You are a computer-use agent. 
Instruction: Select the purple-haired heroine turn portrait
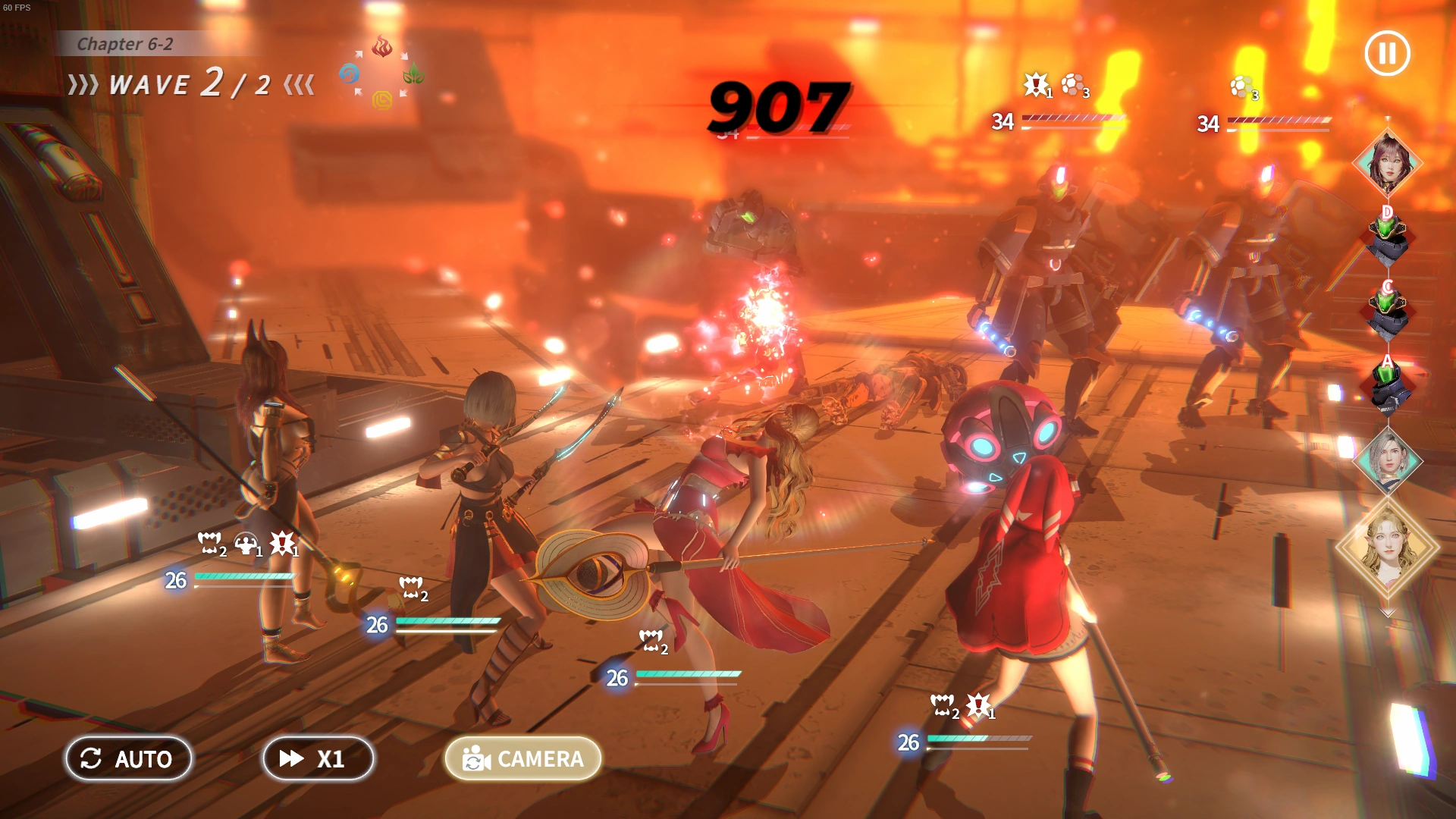click(x=1388, y=163)
